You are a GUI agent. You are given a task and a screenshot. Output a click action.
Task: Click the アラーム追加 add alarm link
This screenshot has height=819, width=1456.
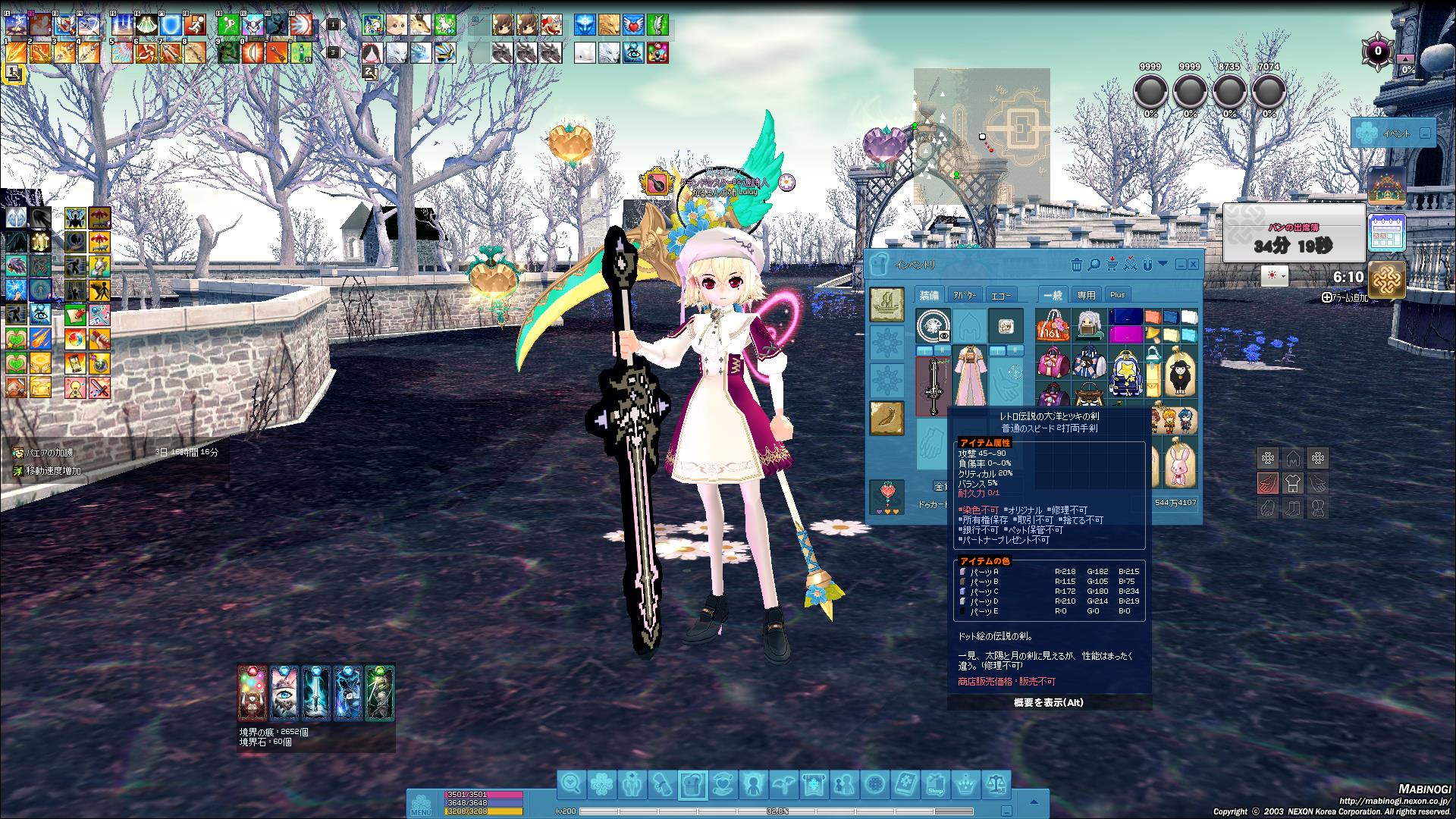tap(1346, 299)
